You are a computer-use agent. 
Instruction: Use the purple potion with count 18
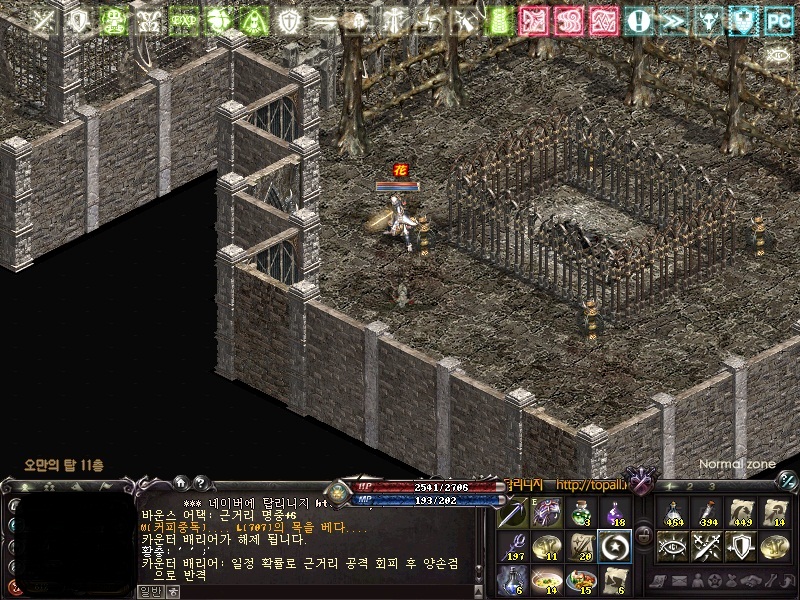tap(613, 513)
